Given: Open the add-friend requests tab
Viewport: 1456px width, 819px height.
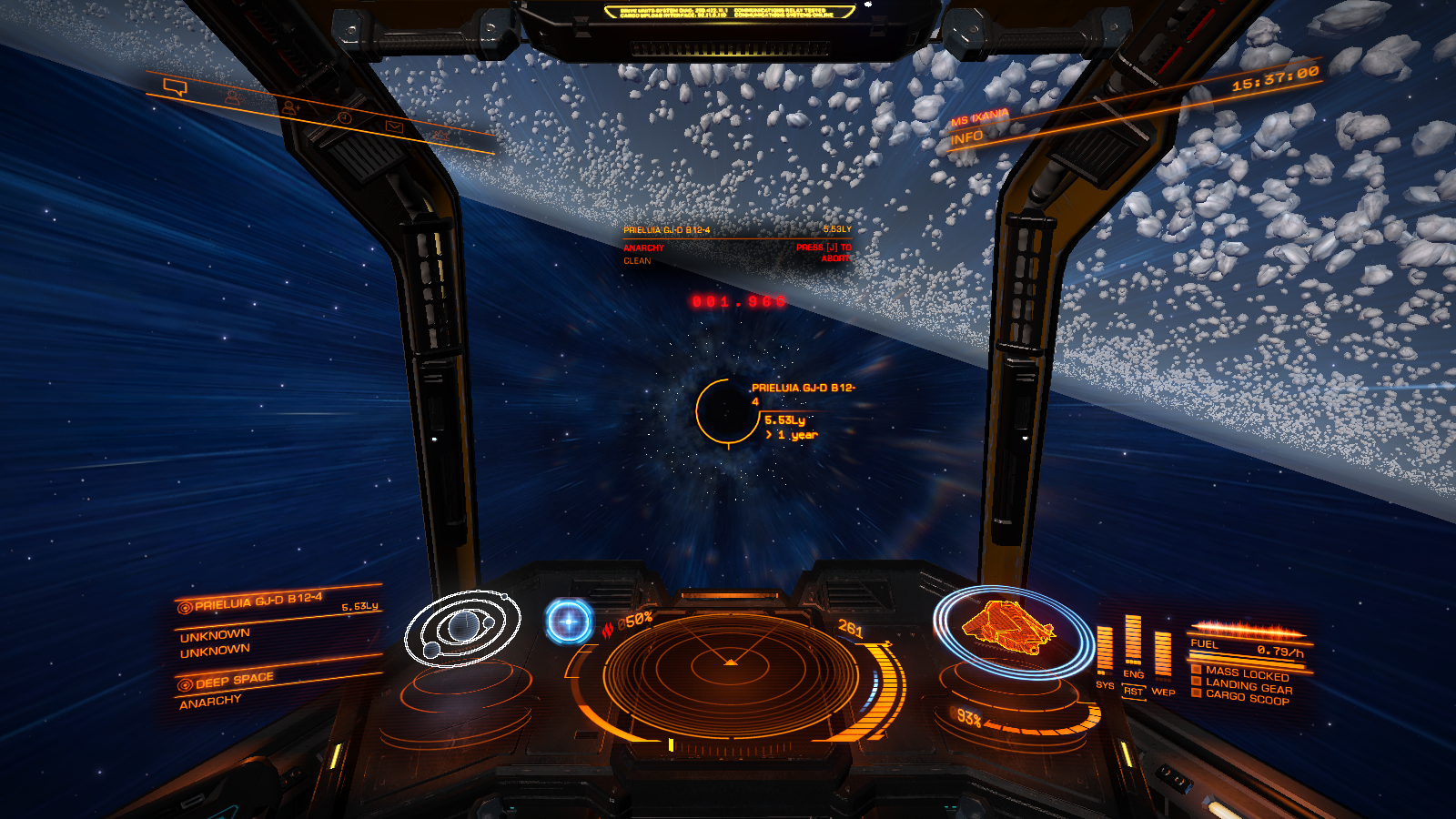Looking at the screenshot, I should coord(290,107).
